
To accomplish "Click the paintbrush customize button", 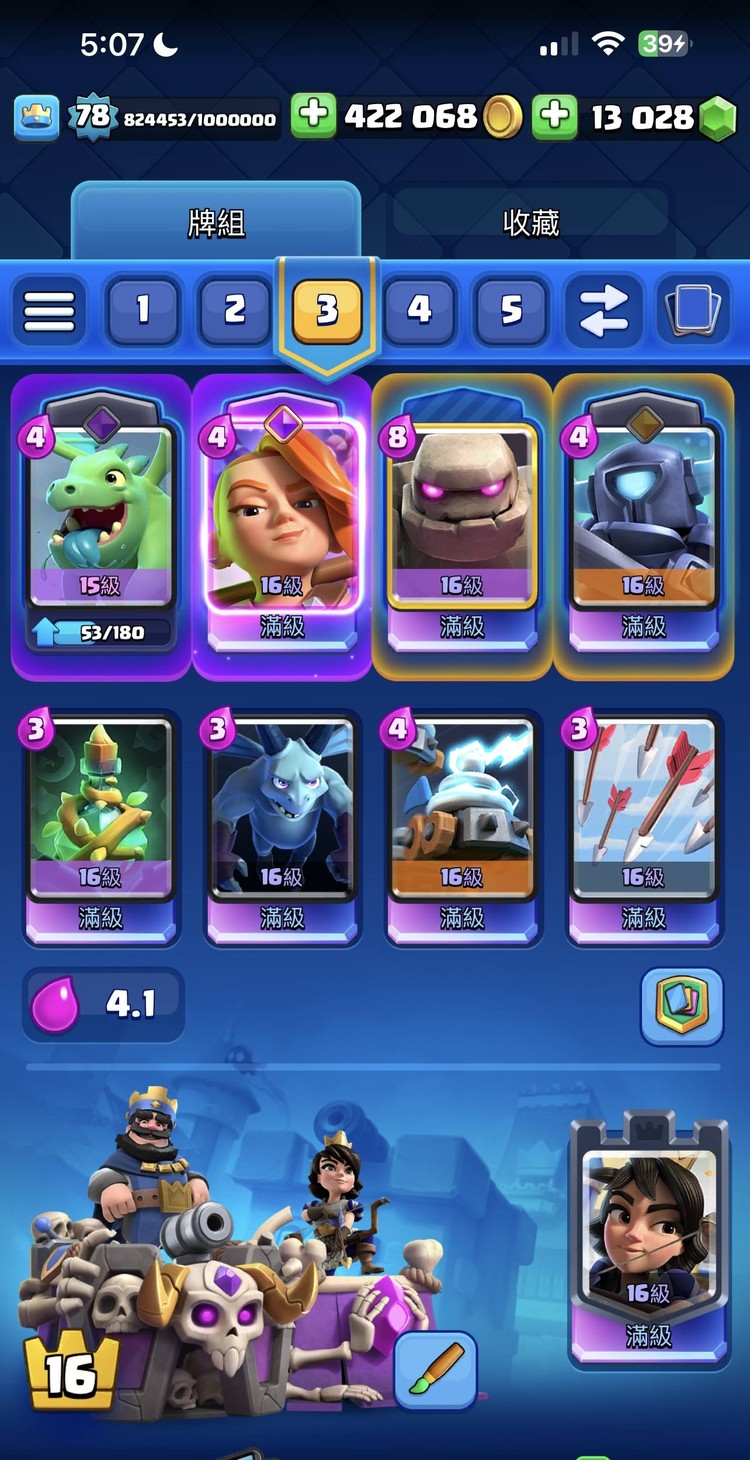I will [435, 1370].
